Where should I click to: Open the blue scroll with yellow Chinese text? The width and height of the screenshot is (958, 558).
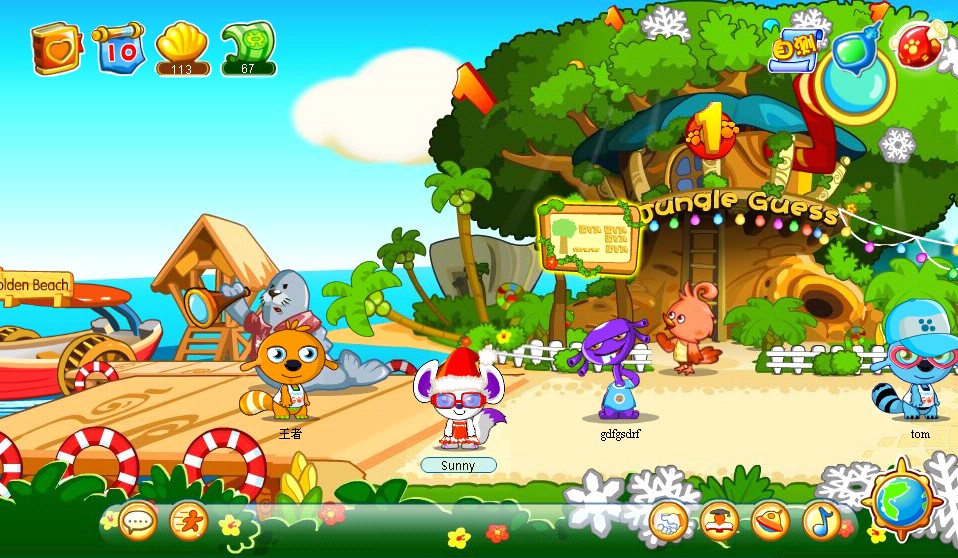pos(794,50)
